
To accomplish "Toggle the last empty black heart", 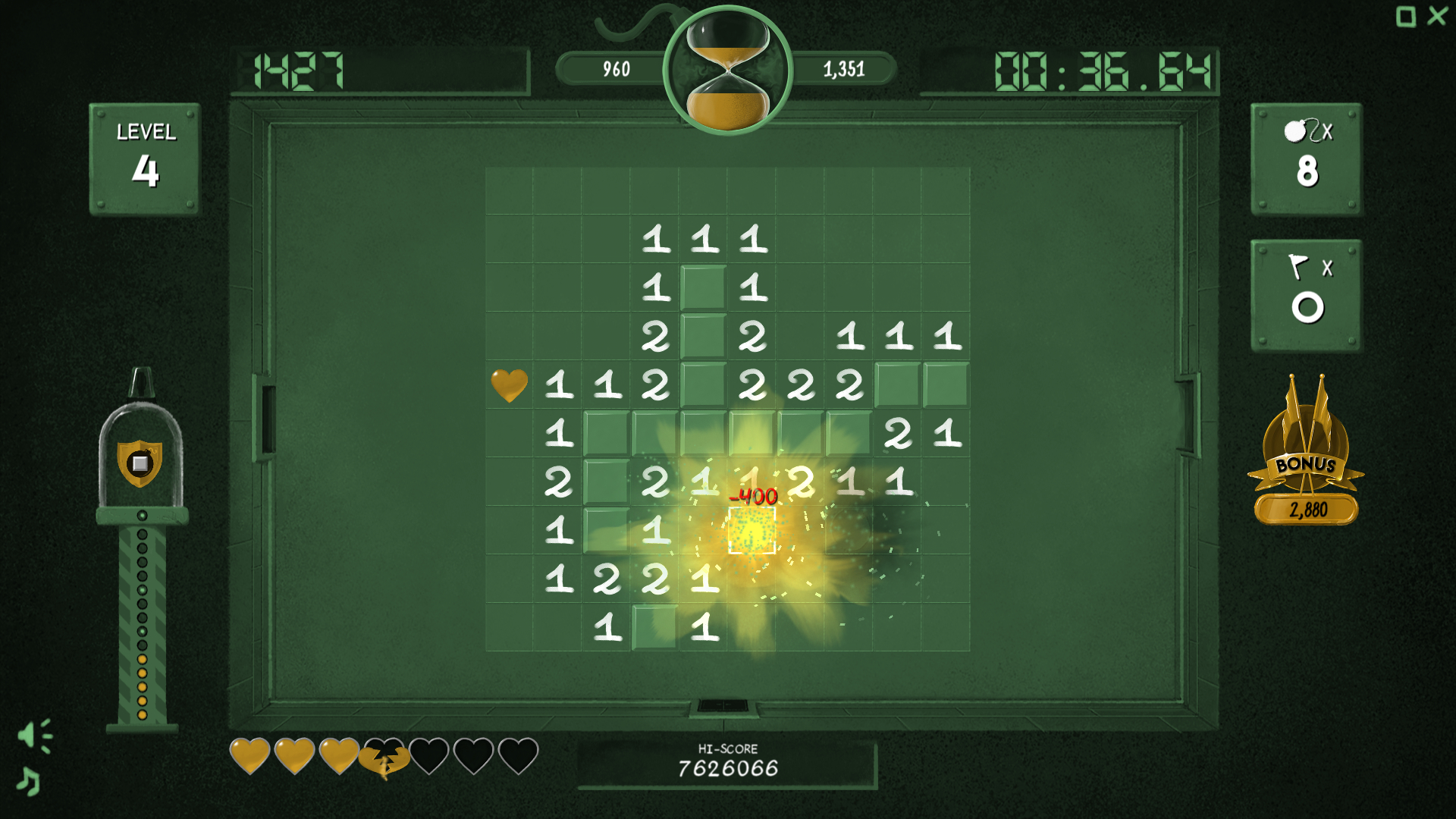I will [x=517, y=755].
